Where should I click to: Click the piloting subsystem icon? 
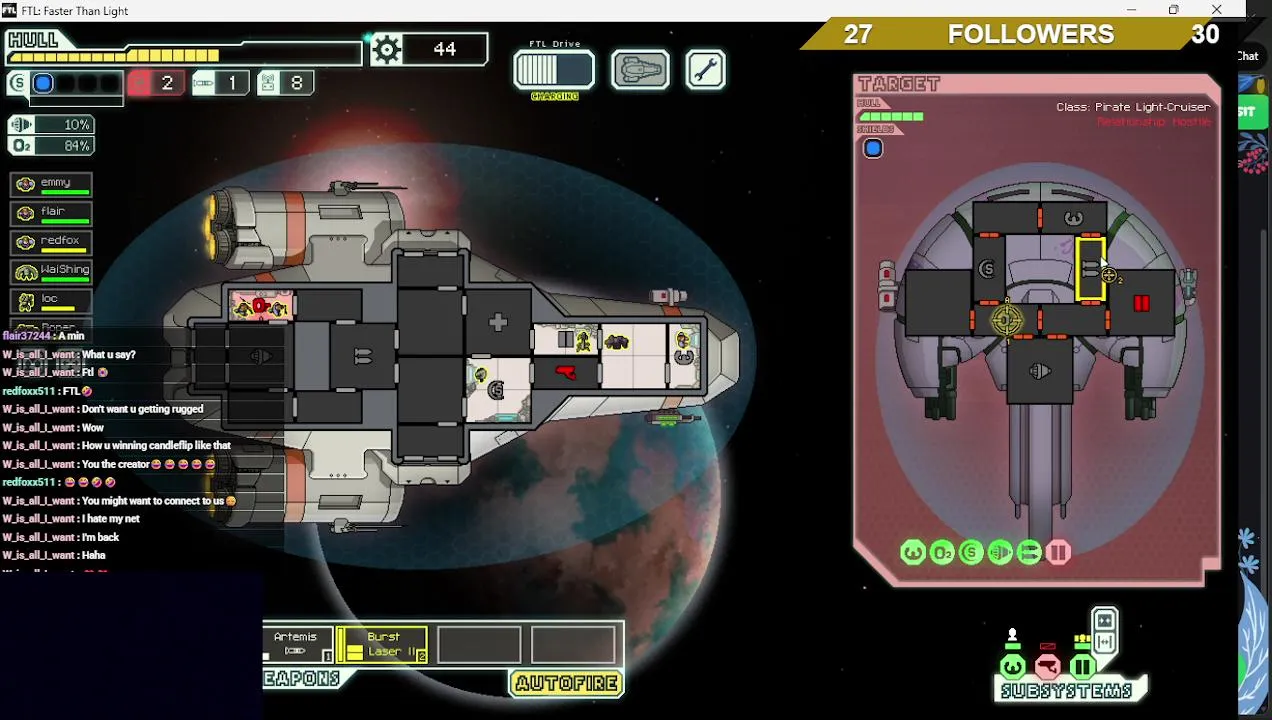(x=1013, y=666)
